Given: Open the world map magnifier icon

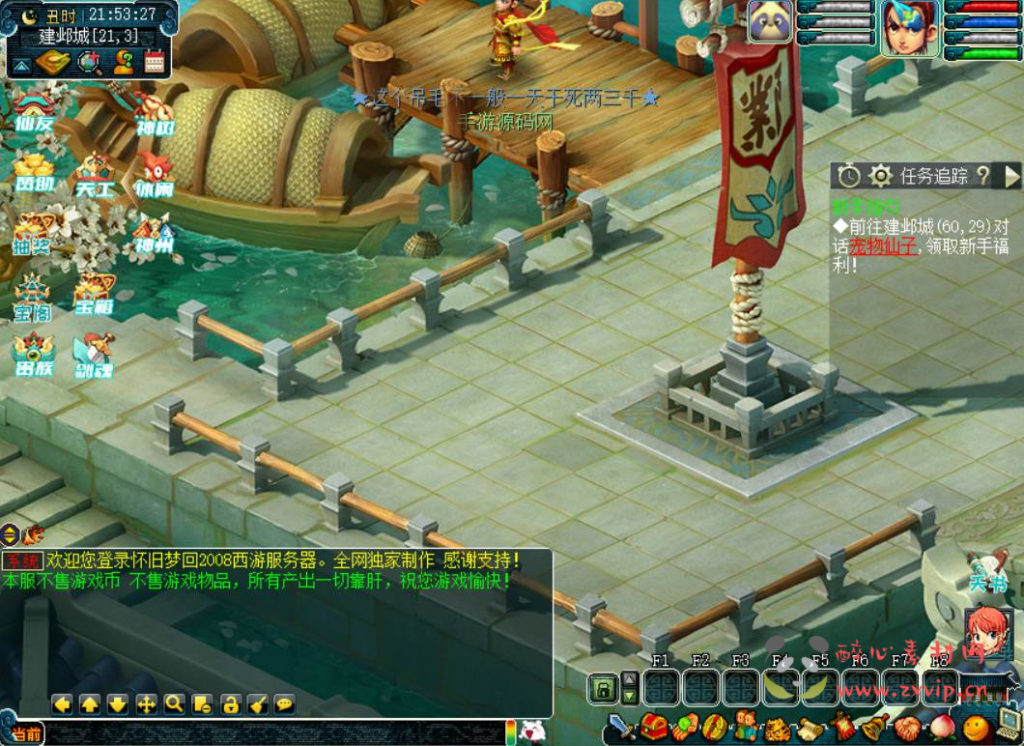Looking at the screenshot, I should (90, 63).
